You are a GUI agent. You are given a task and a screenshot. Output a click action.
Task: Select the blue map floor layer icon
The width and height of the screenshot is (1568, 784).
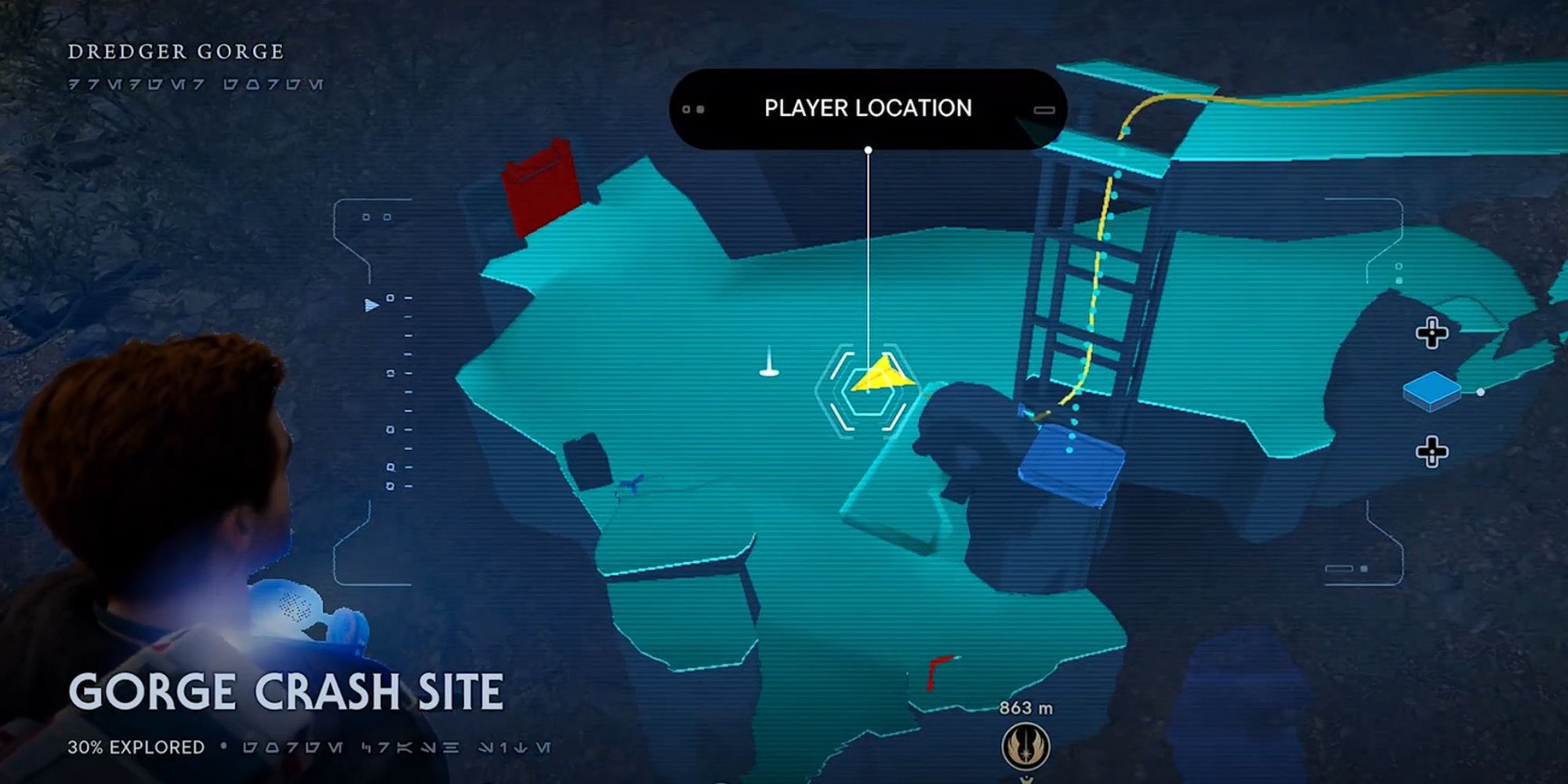point(1431,390)
